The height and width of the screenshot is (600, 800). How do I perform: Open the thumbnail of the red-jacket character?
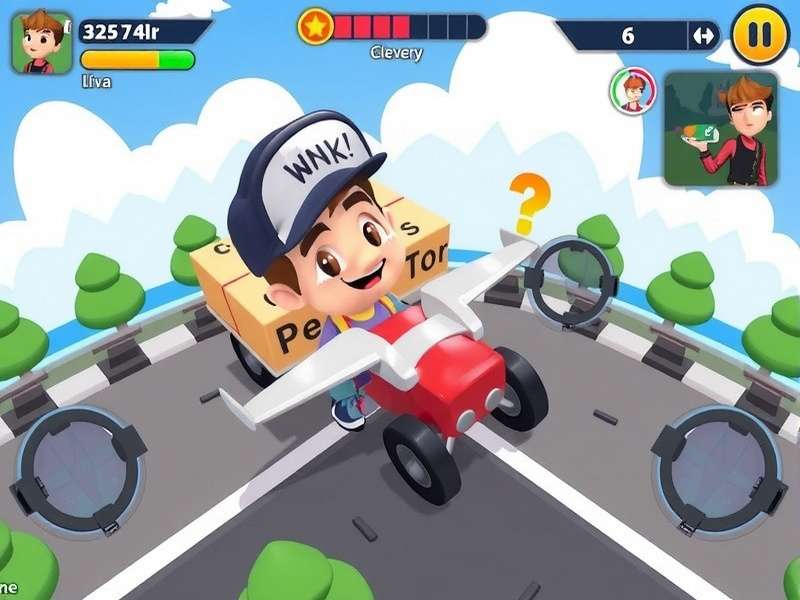click(x=721, y=128)
